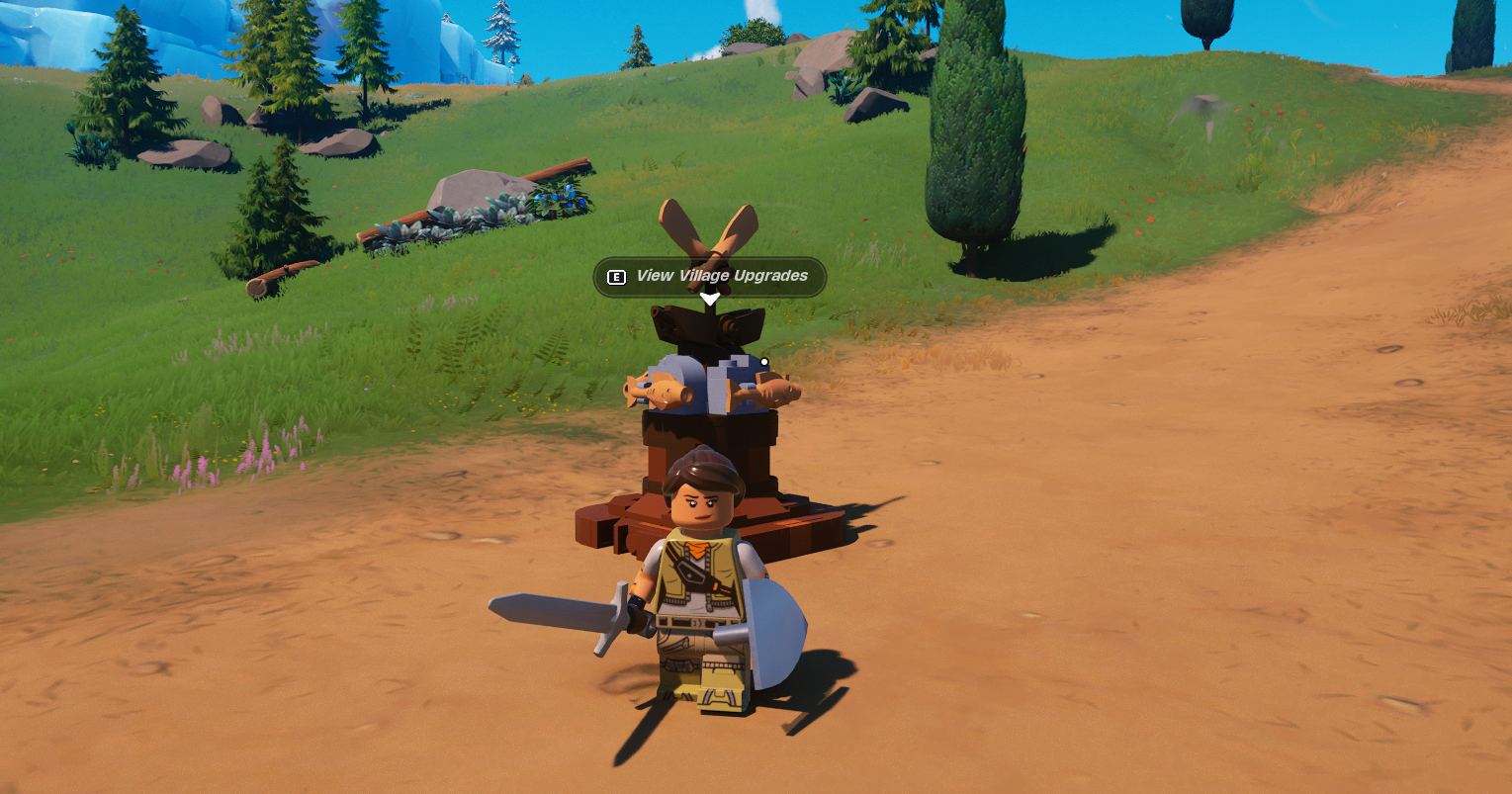Click the lantern piece on the Village Square top
1512x794 pixels.
(x=706, y=326)
